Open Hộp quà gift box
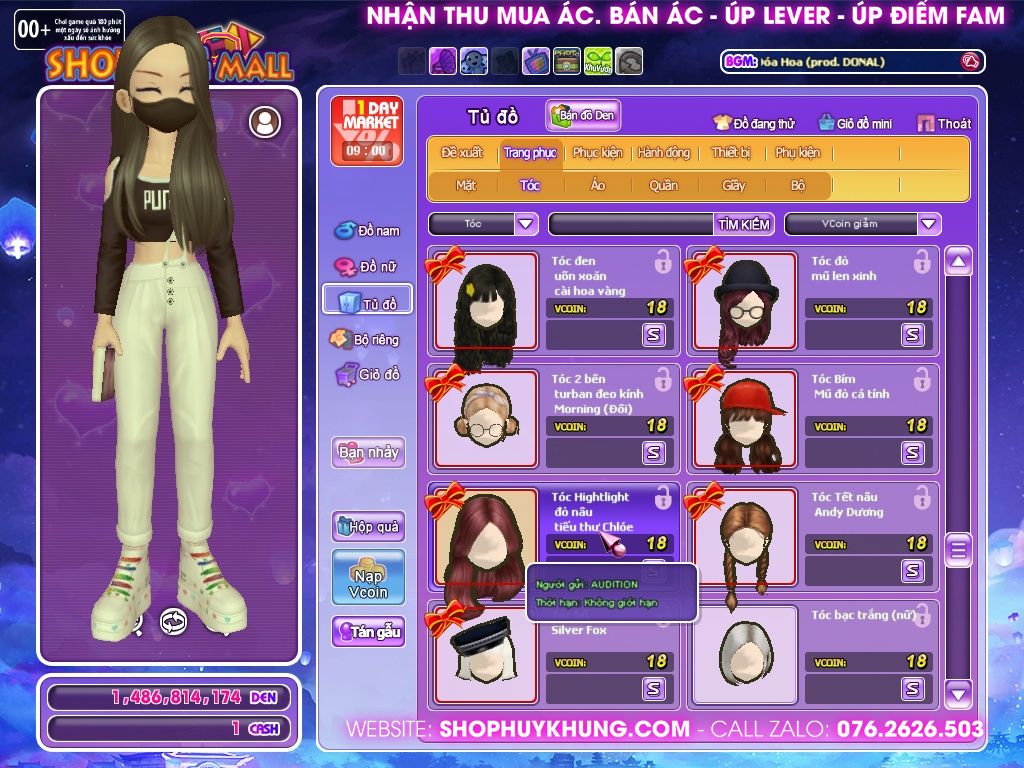Viewport: 1024px width, 768px height. pyautogui.click(x=368, y=526)
